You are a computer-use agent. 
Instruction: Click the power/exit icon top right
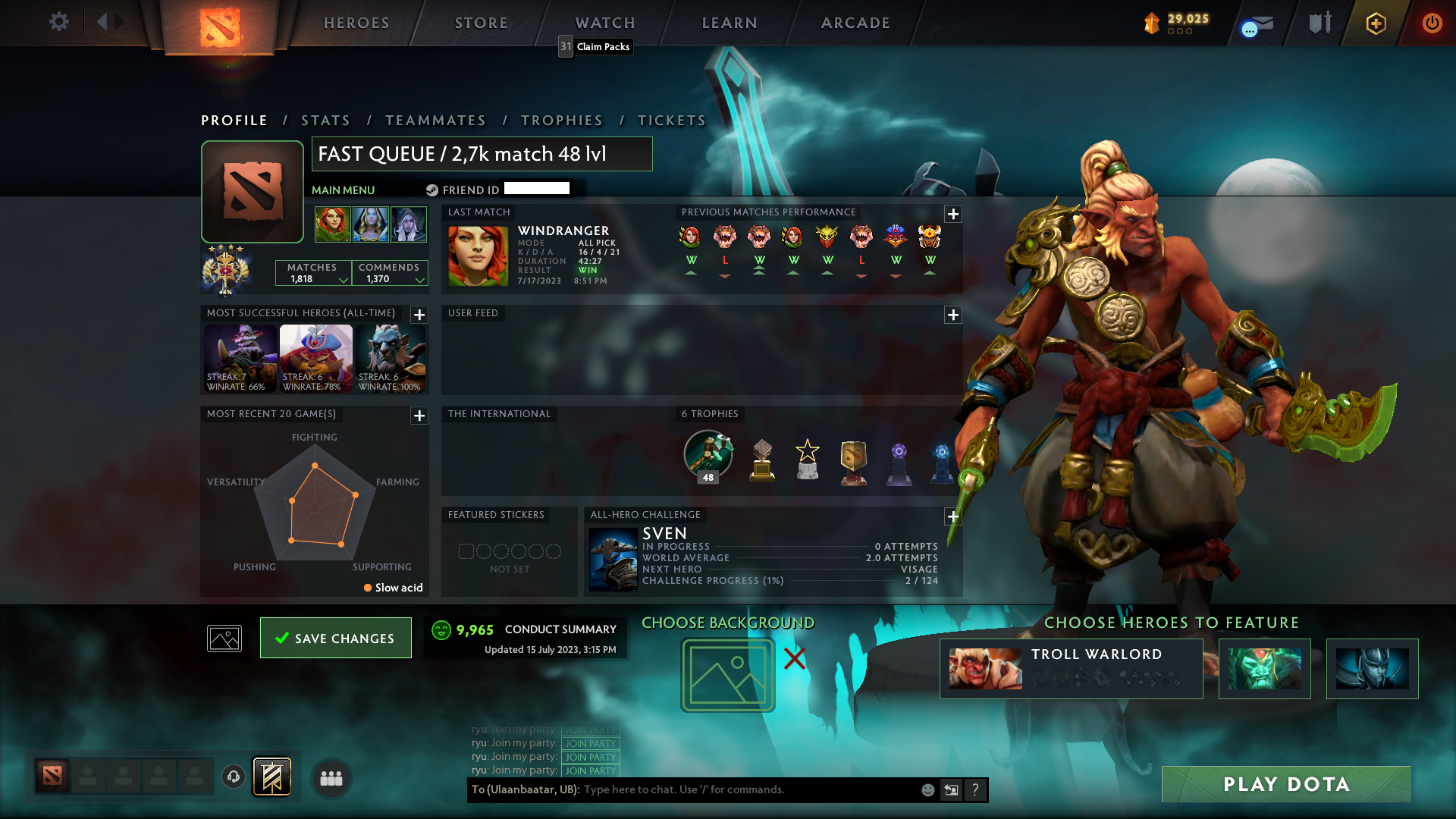(x=1432, y=24)
